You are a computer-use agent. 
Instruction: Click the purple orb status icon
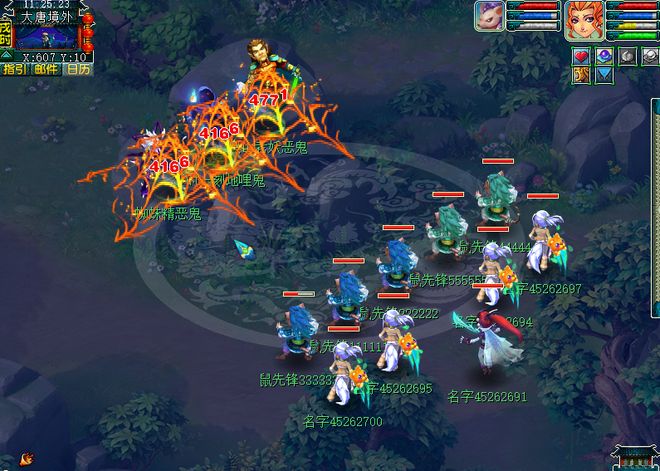pos(604,56)
